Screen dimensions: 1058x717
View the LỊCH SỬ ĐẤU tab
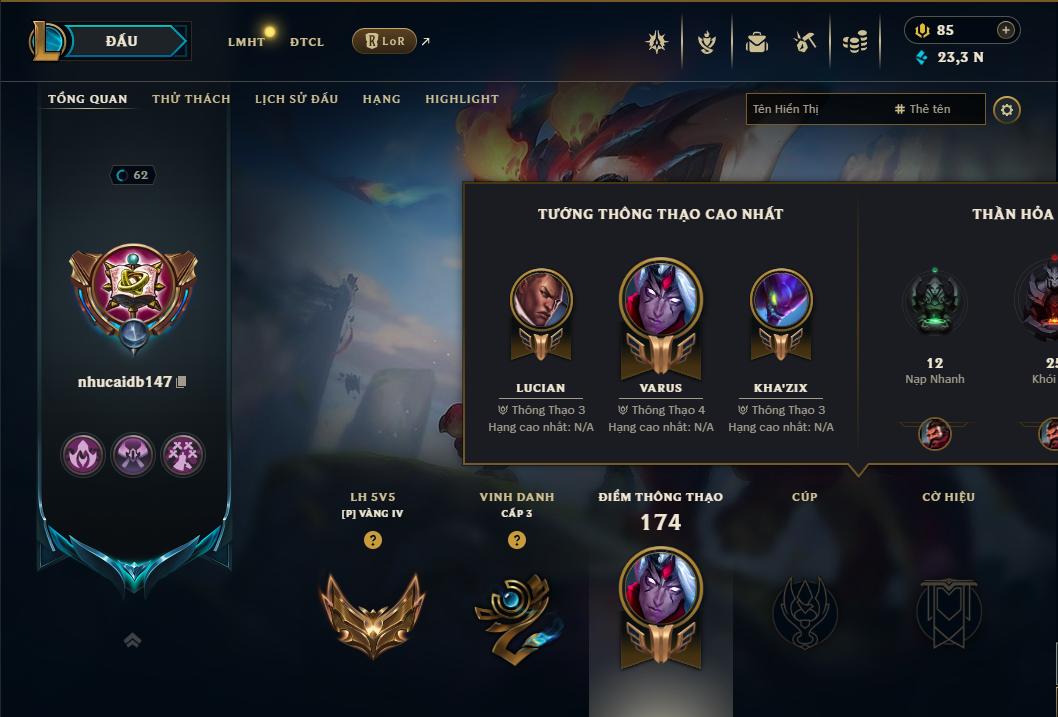click(x=296, y=99)
